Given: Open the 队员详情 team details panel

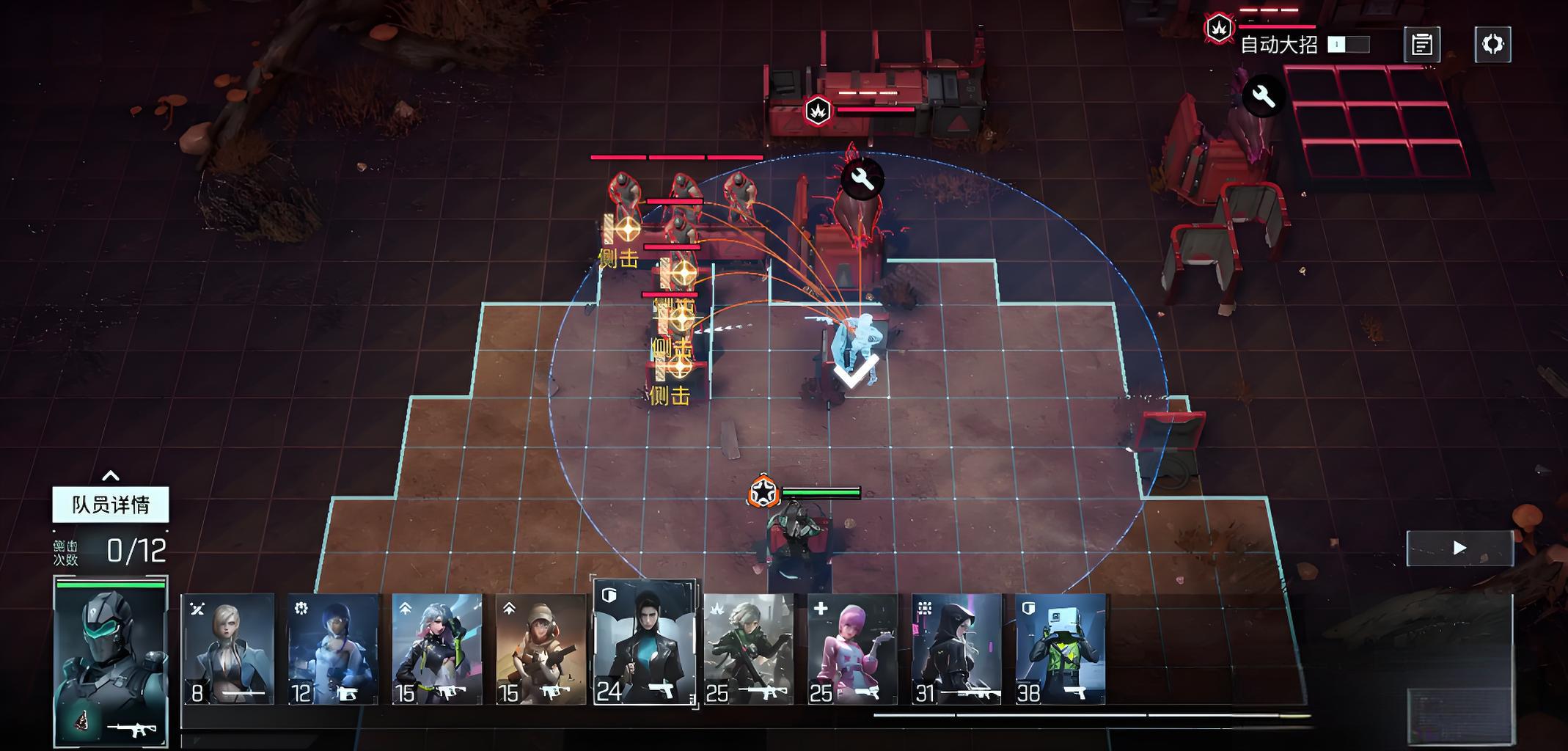Looking at the screenshot, I should (x=111, y=505).
